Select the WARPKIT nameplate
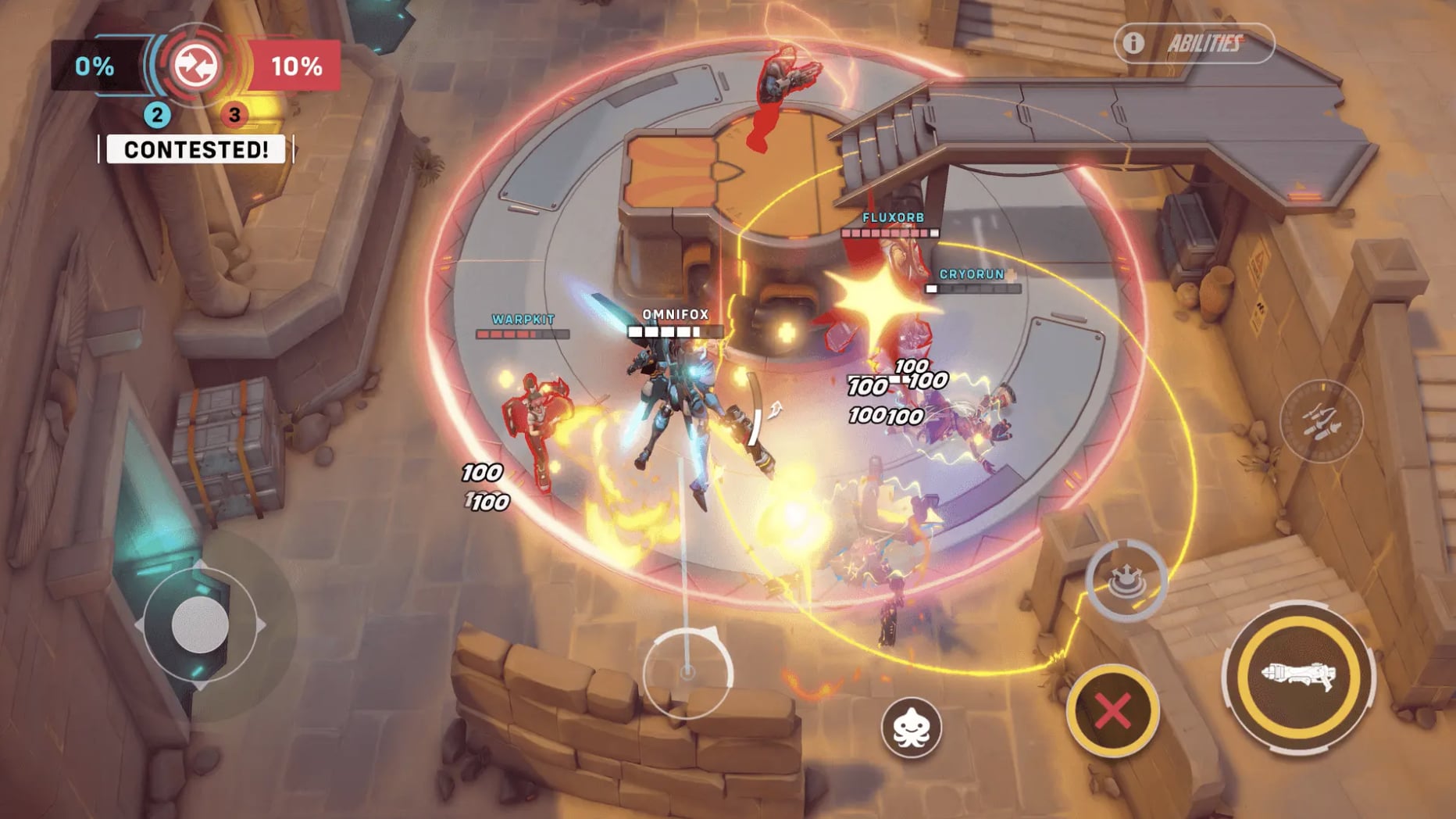Image resolution: width=1456 pixels, height=819 pixels. 522,319
